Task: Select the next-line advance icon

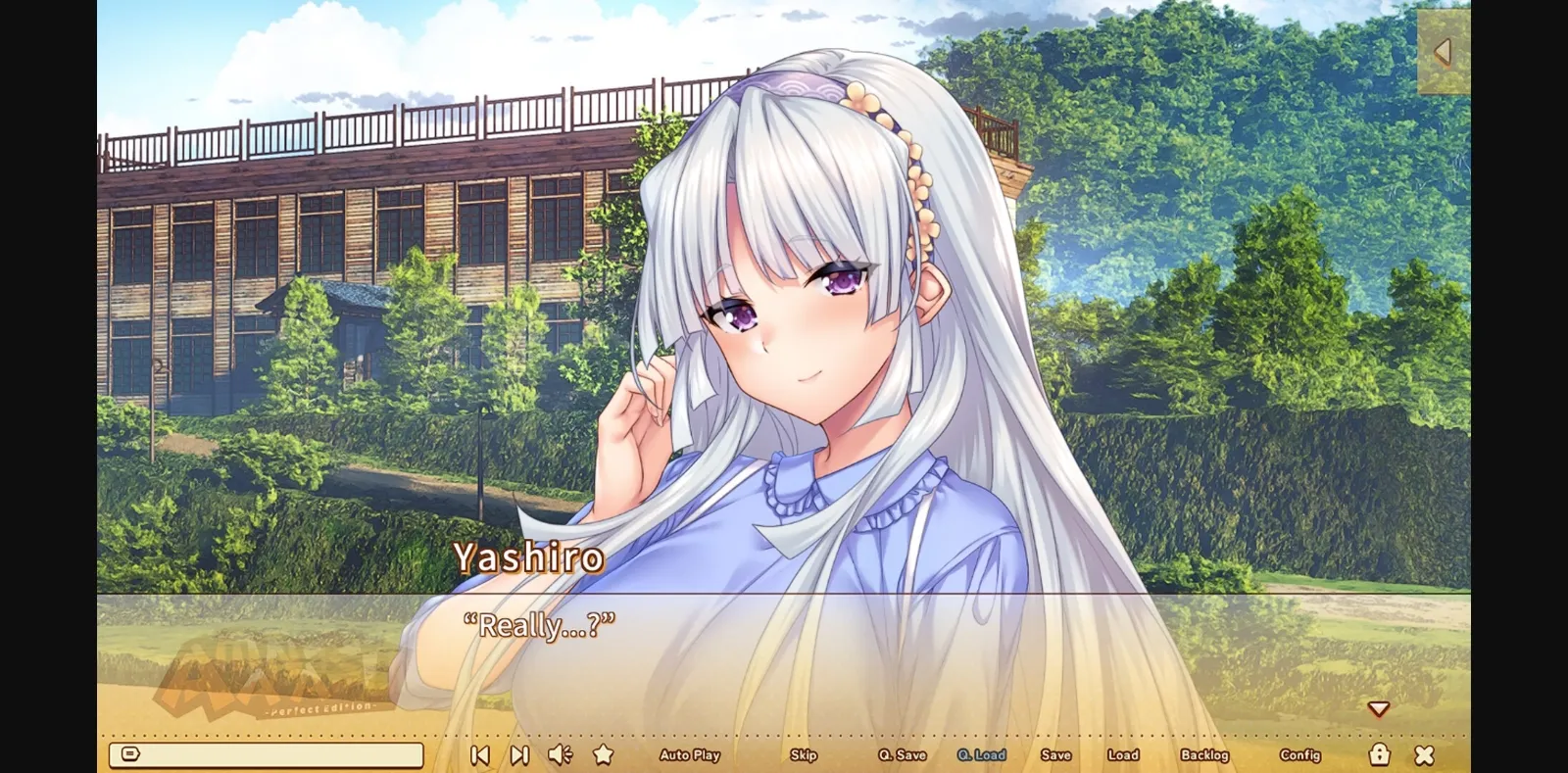Action: [x=518, y=754]
